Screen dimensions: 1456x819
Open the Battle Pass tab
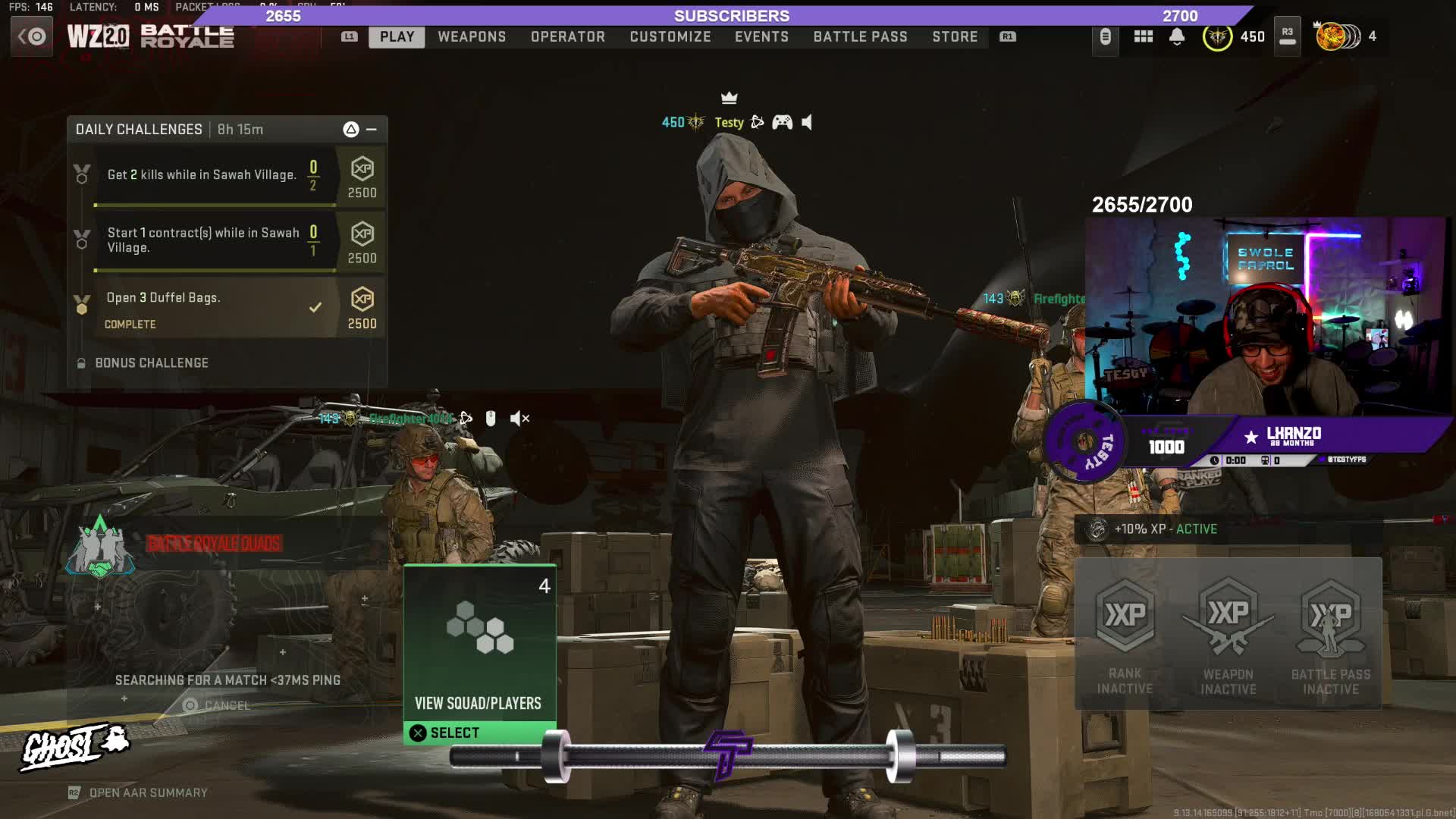860,36
